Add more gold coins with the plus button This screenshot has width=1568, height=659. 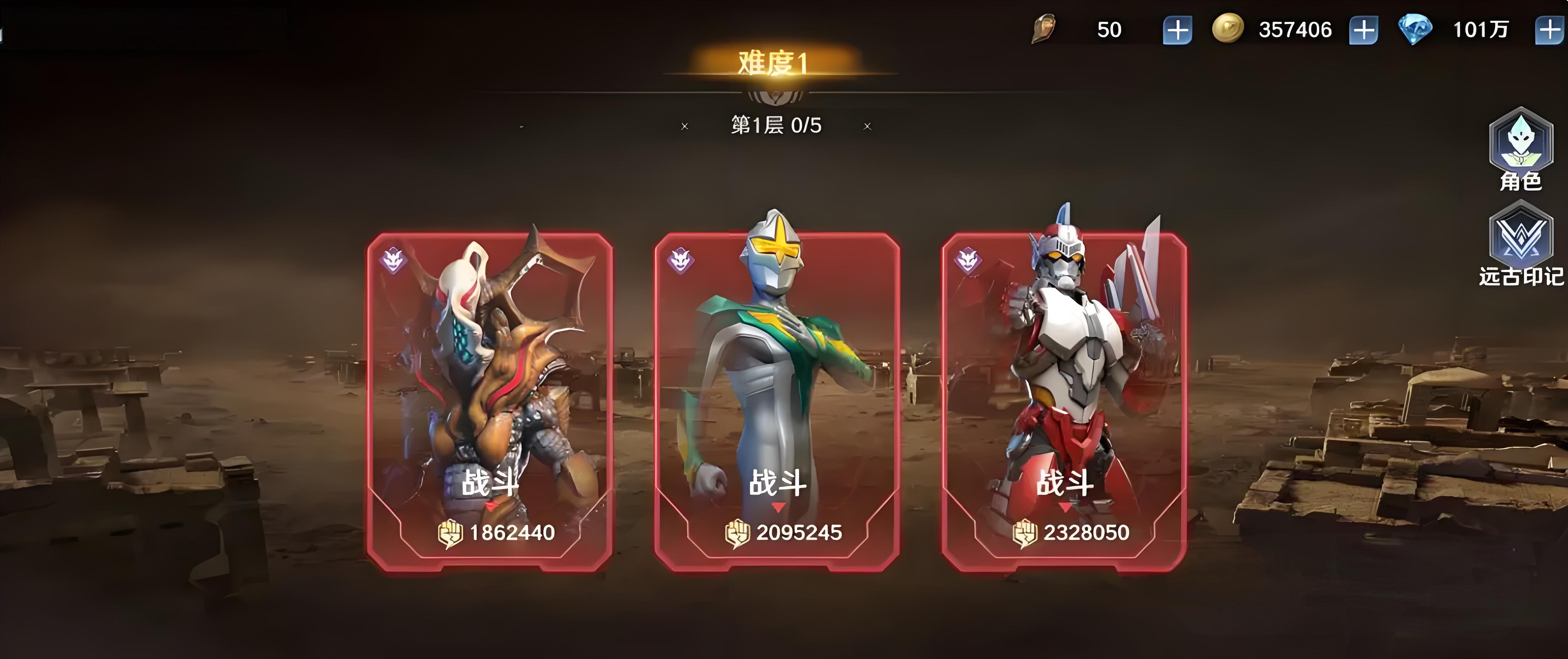pos(1364,30)
